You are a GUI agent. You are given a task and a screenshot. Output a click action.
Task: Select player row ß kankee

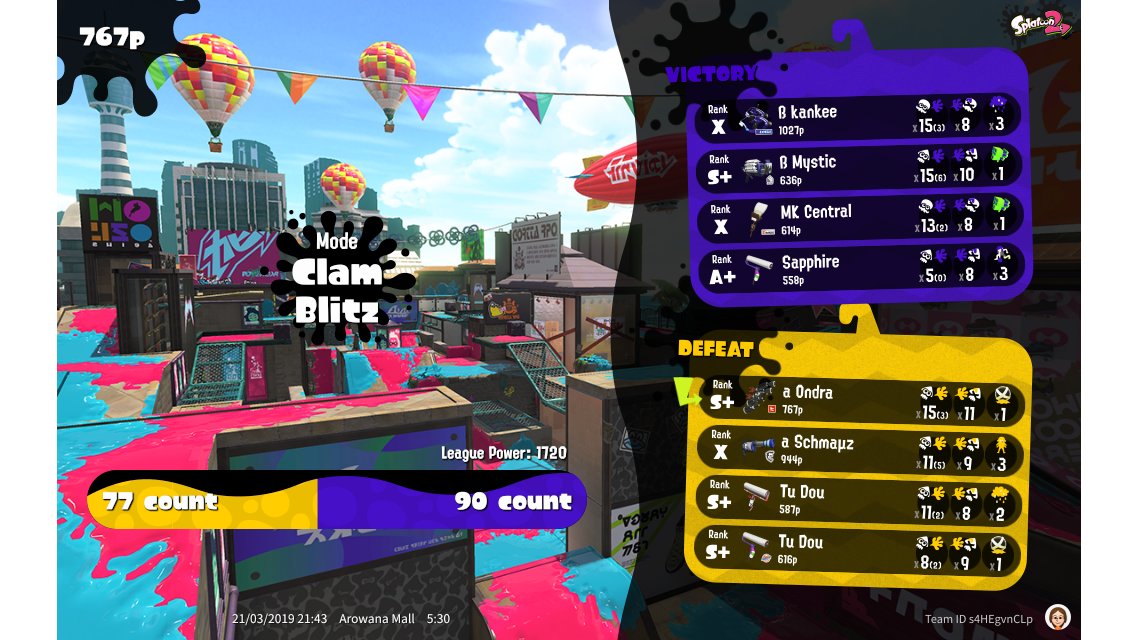click(x=860, y=117)
